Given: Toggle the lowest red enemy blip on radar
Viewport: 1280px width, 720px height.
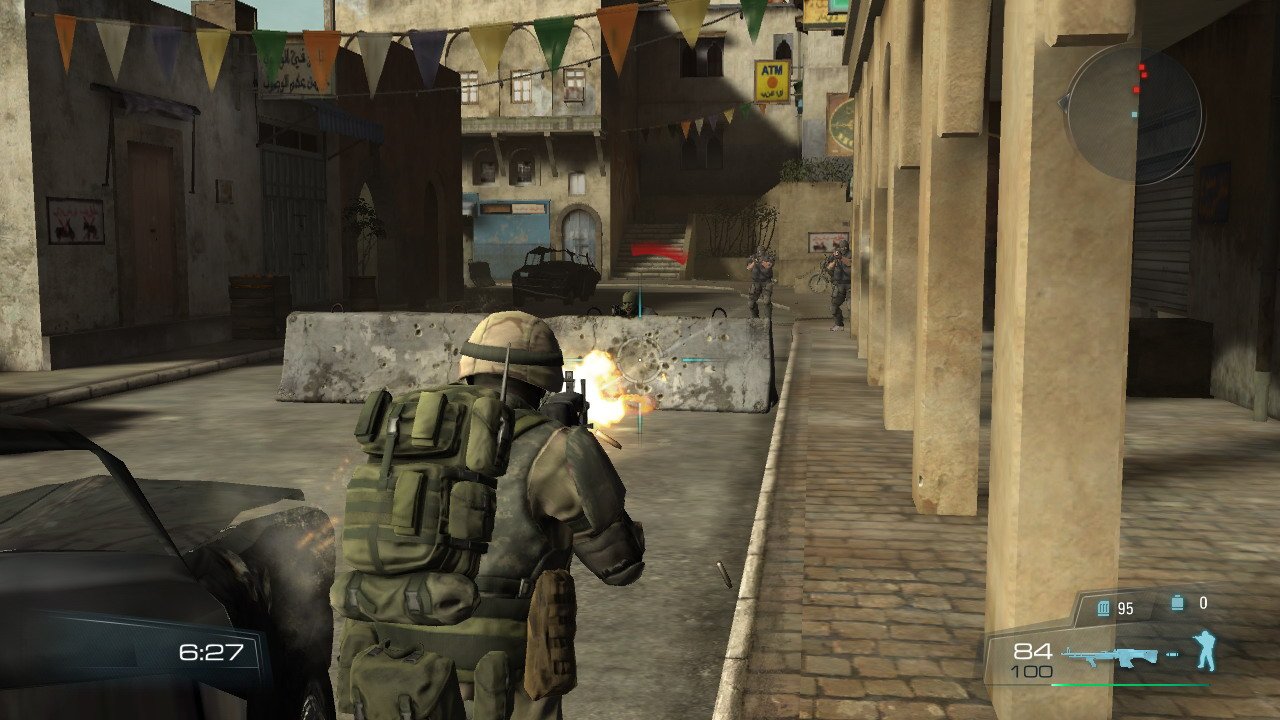Looking at the screenshot, I should [1136, 89].
